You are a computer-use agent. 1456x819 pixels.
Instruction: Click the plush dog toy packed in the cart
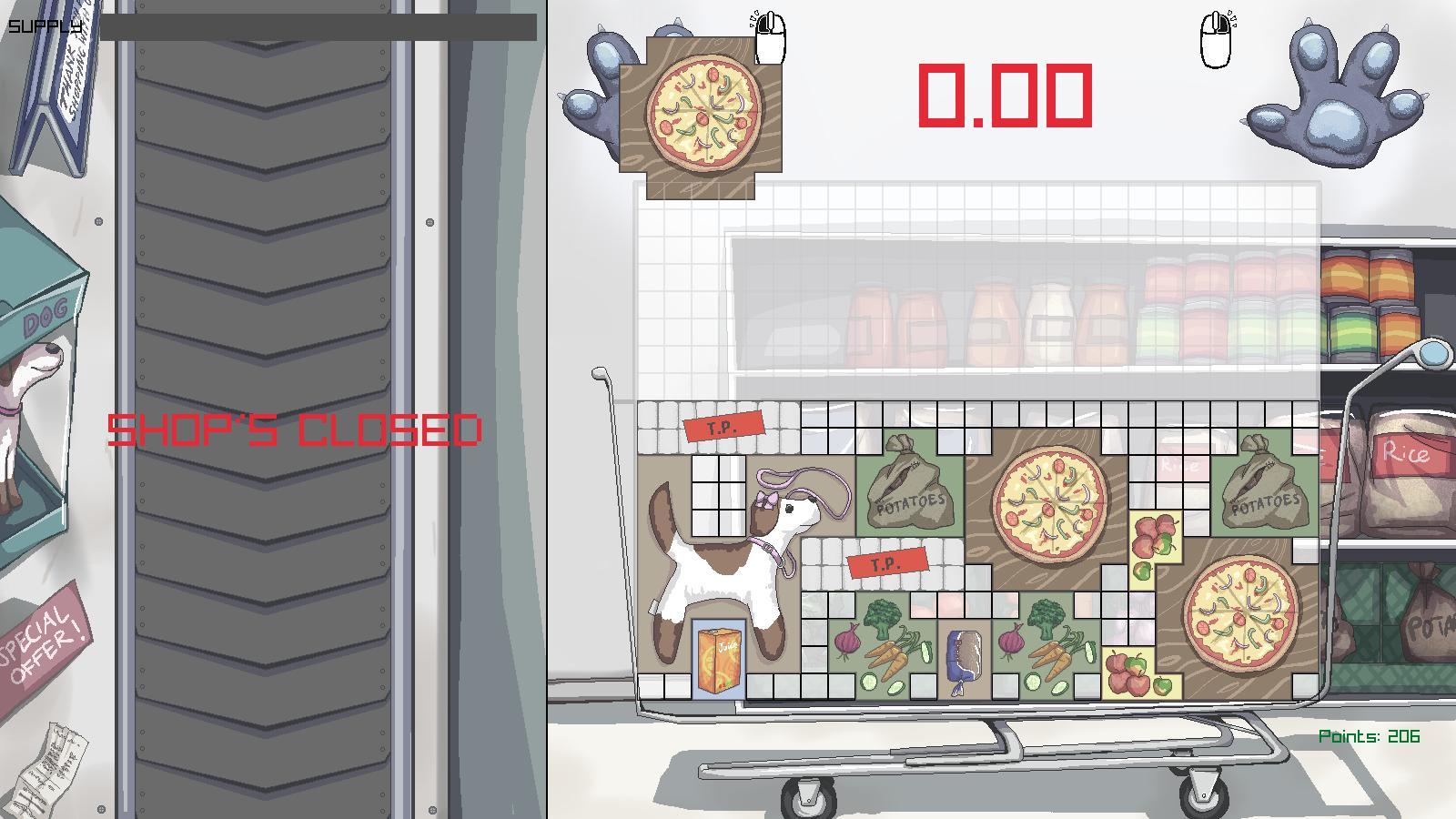click(x=728, y=555)
